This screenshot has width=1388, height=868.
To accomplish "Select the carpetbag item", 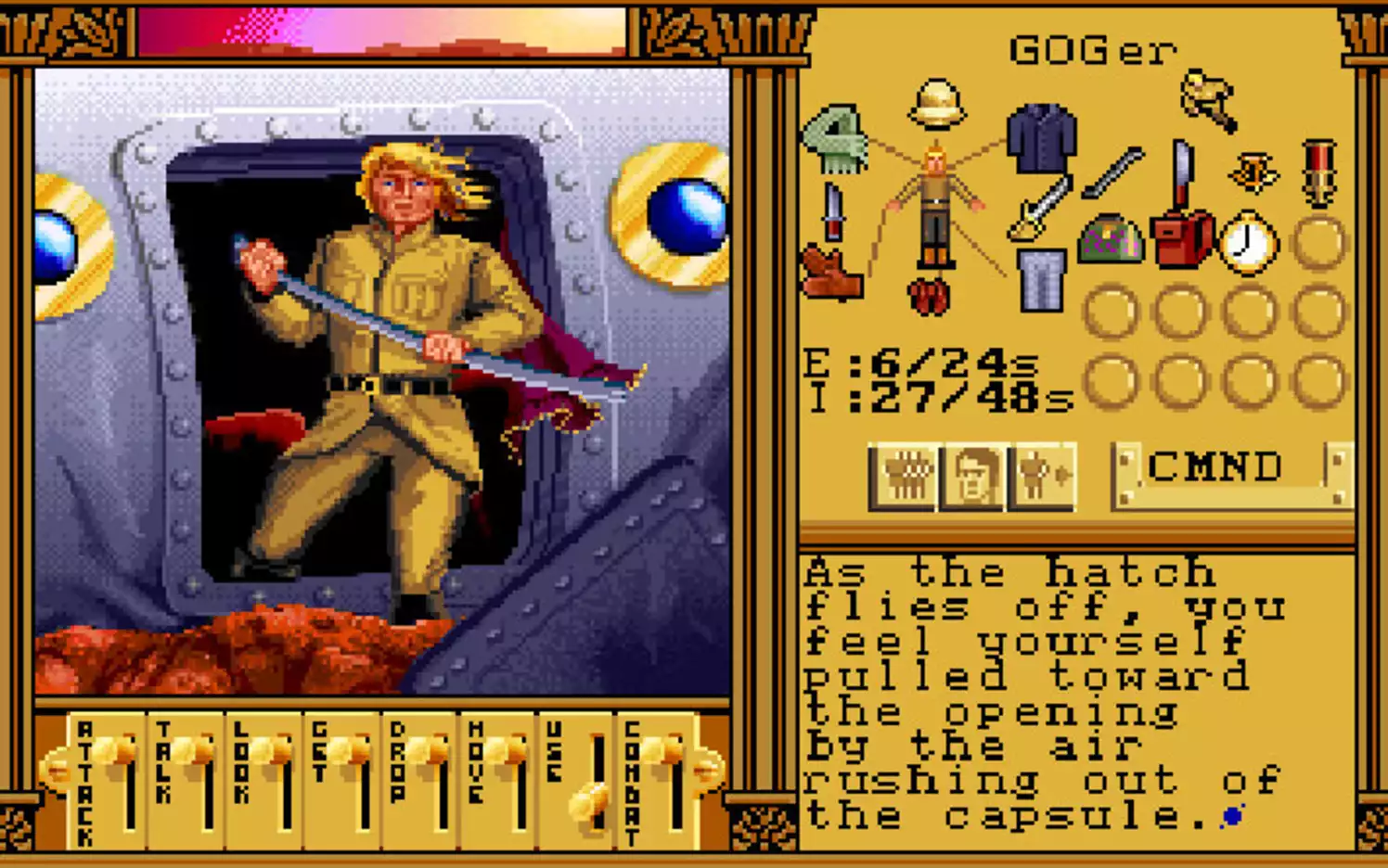I will (1112, 243).
